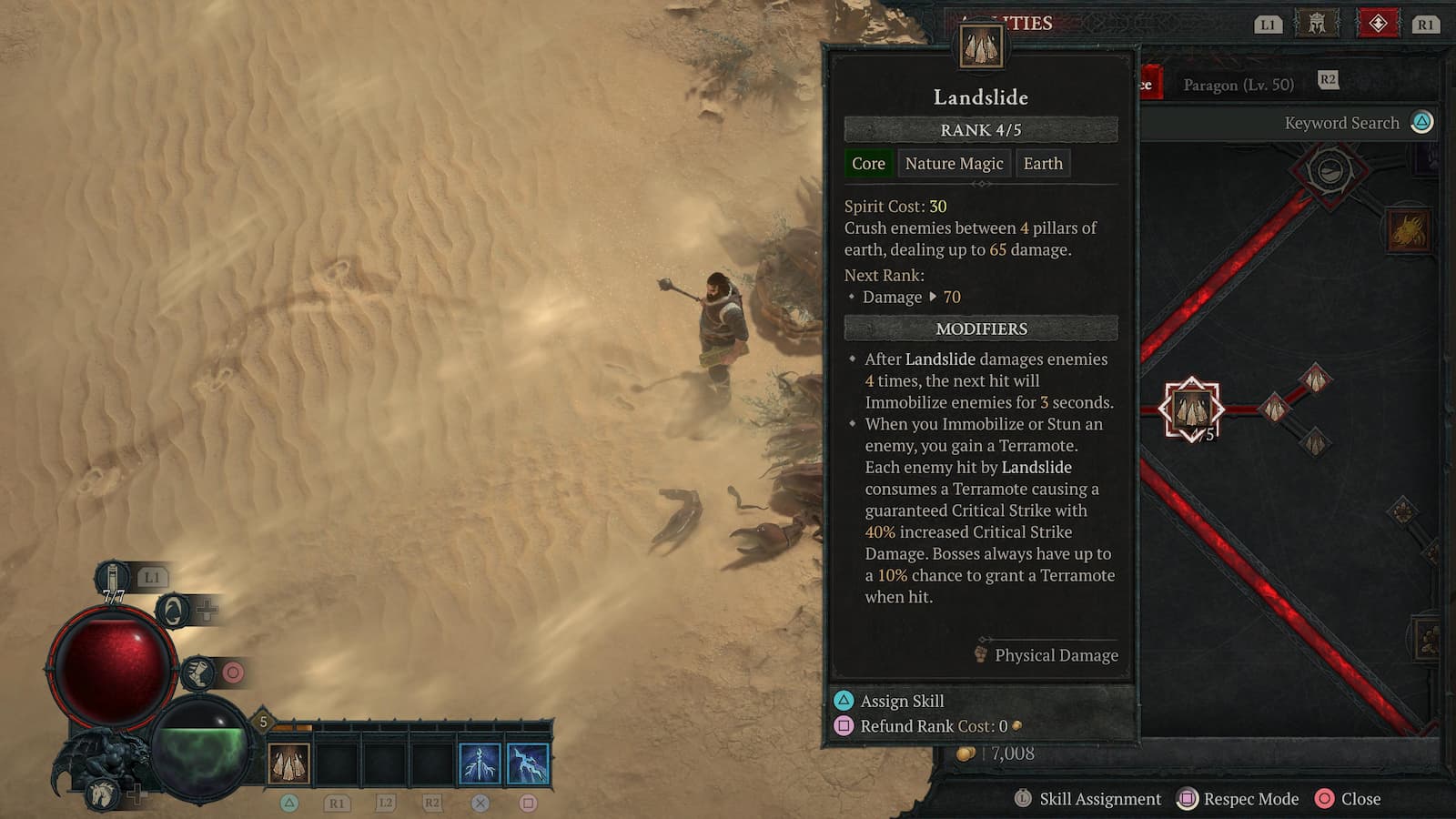The image size is (1456, 819).
Task: Choose Assign Skill for Landslide
Action: [901, 701]
